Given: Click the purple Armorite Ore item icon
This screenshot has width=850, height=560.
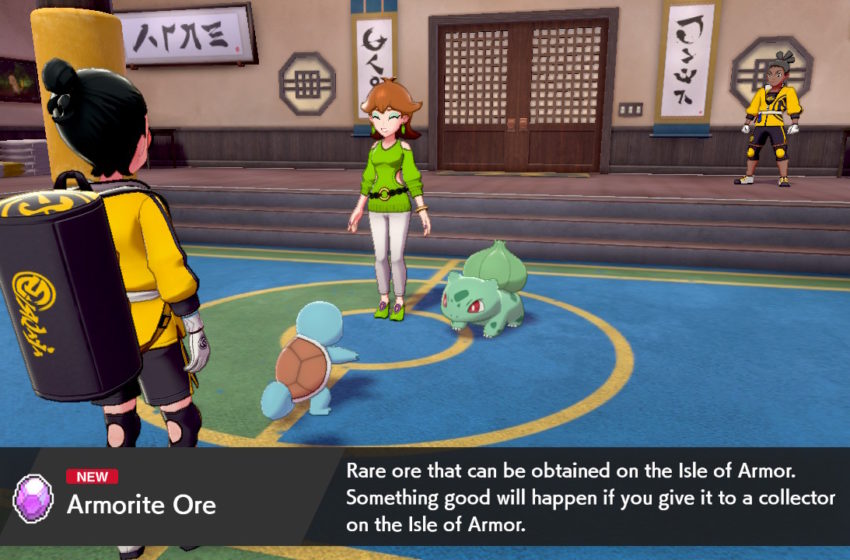Looking at the screenshot, I should (x=33, y=498).
